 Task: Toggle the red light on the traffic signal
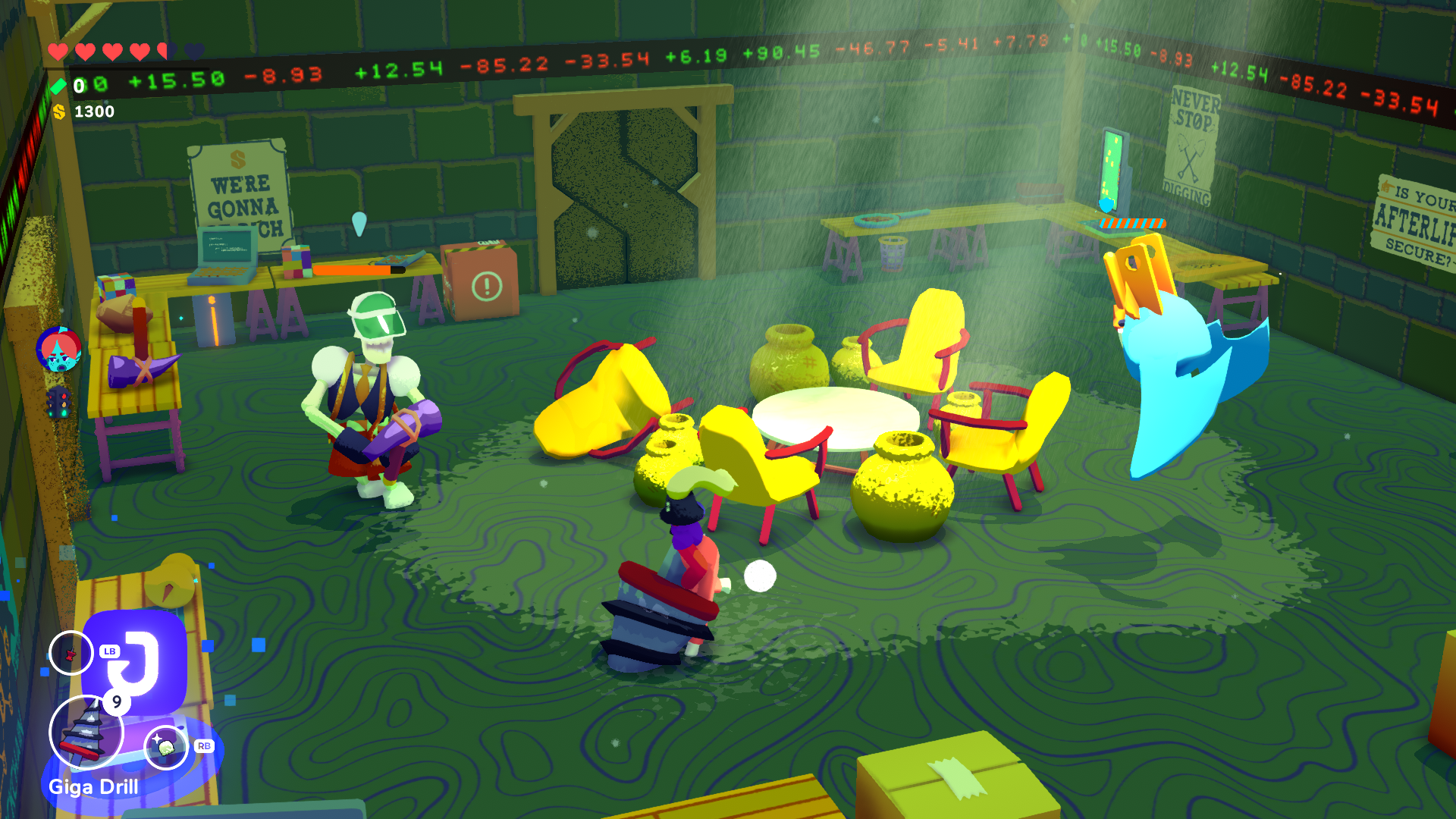(64, 395)
